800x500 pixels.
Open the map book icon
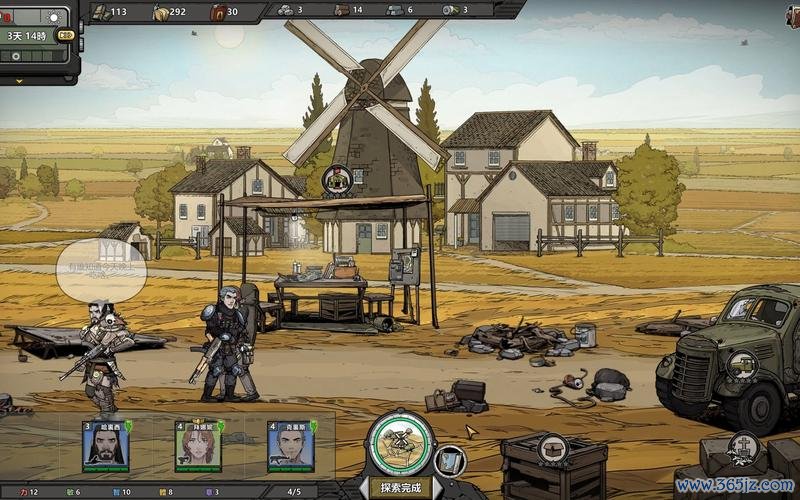tap(449, 461)
